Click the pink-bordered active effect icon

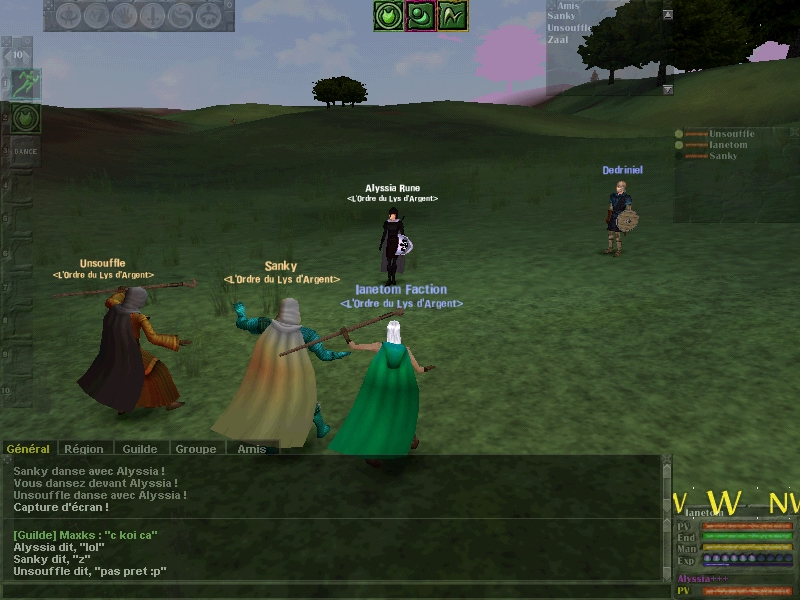tap(421, 15)
